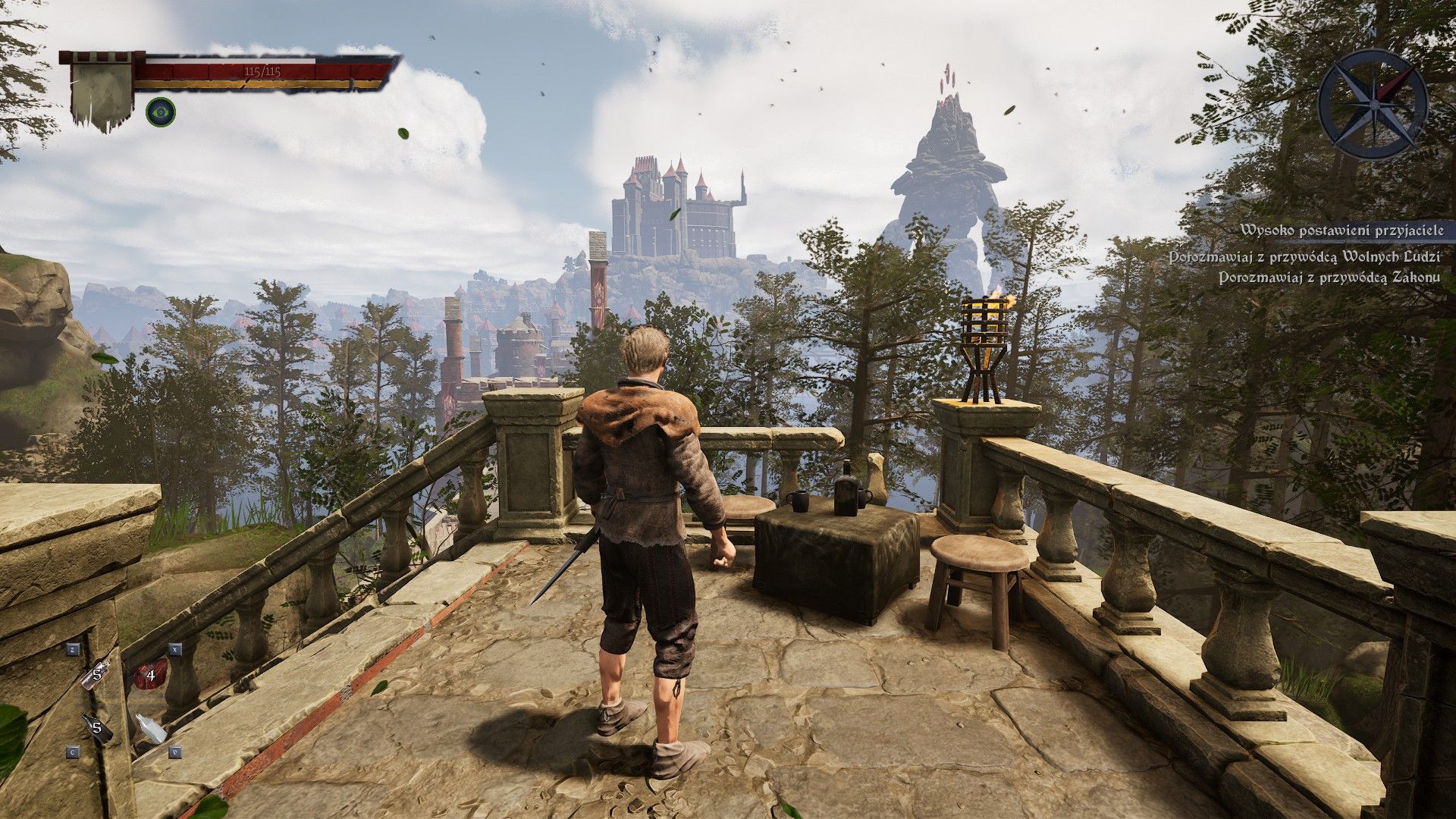
Task: Select objective "Porozmawiaj z przywódcą Zakonu"
Action: pos(1329,278)
